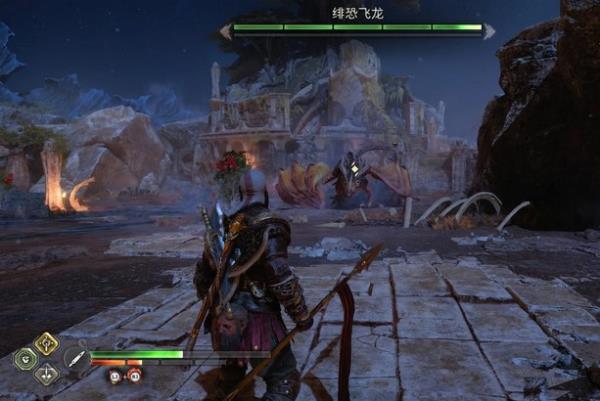Choose the grey diamond downward-arrow ability

[x=46, y=375]
